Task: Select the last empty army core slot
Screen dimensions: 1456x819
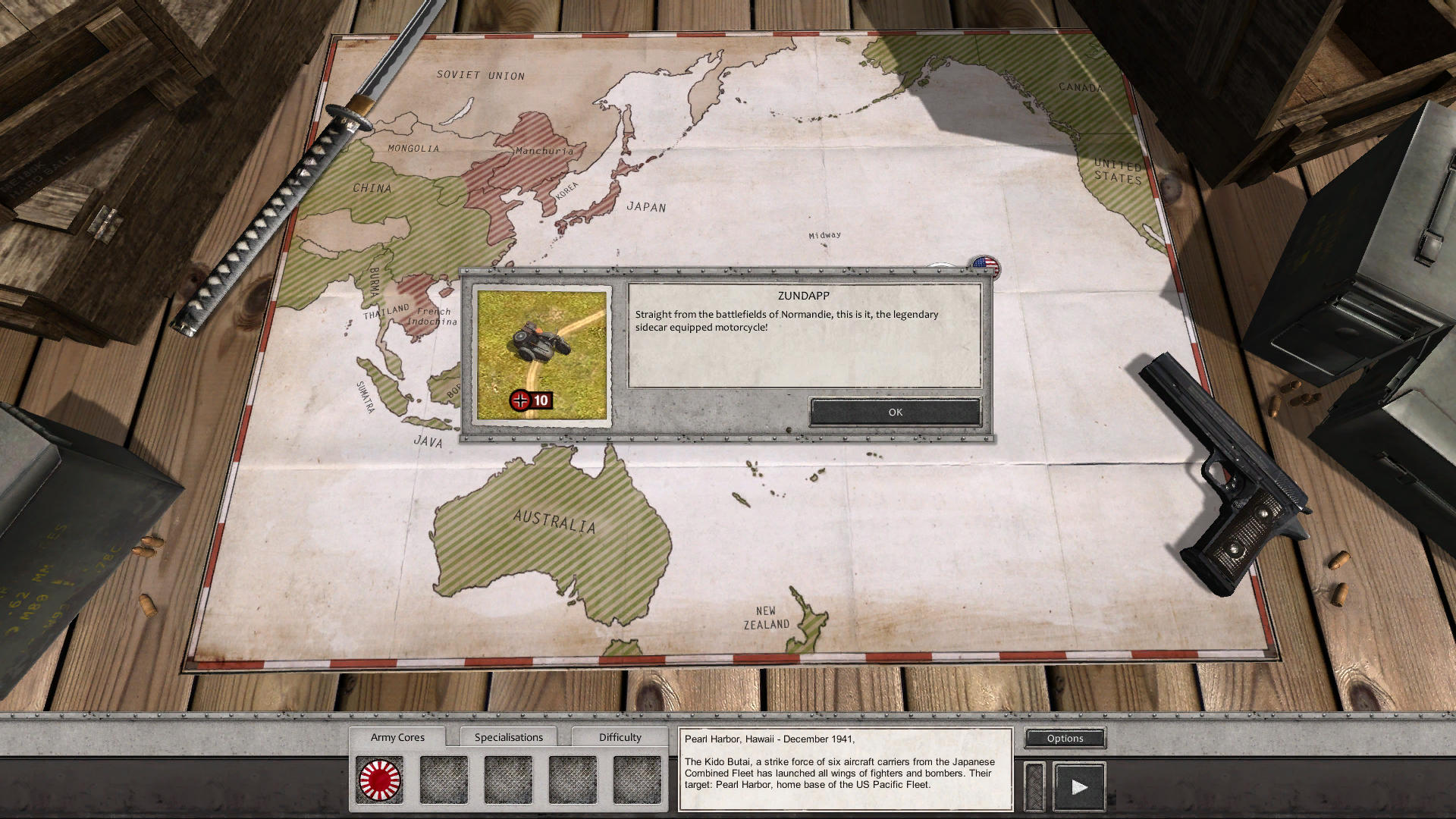Action: tap(636, 777)
